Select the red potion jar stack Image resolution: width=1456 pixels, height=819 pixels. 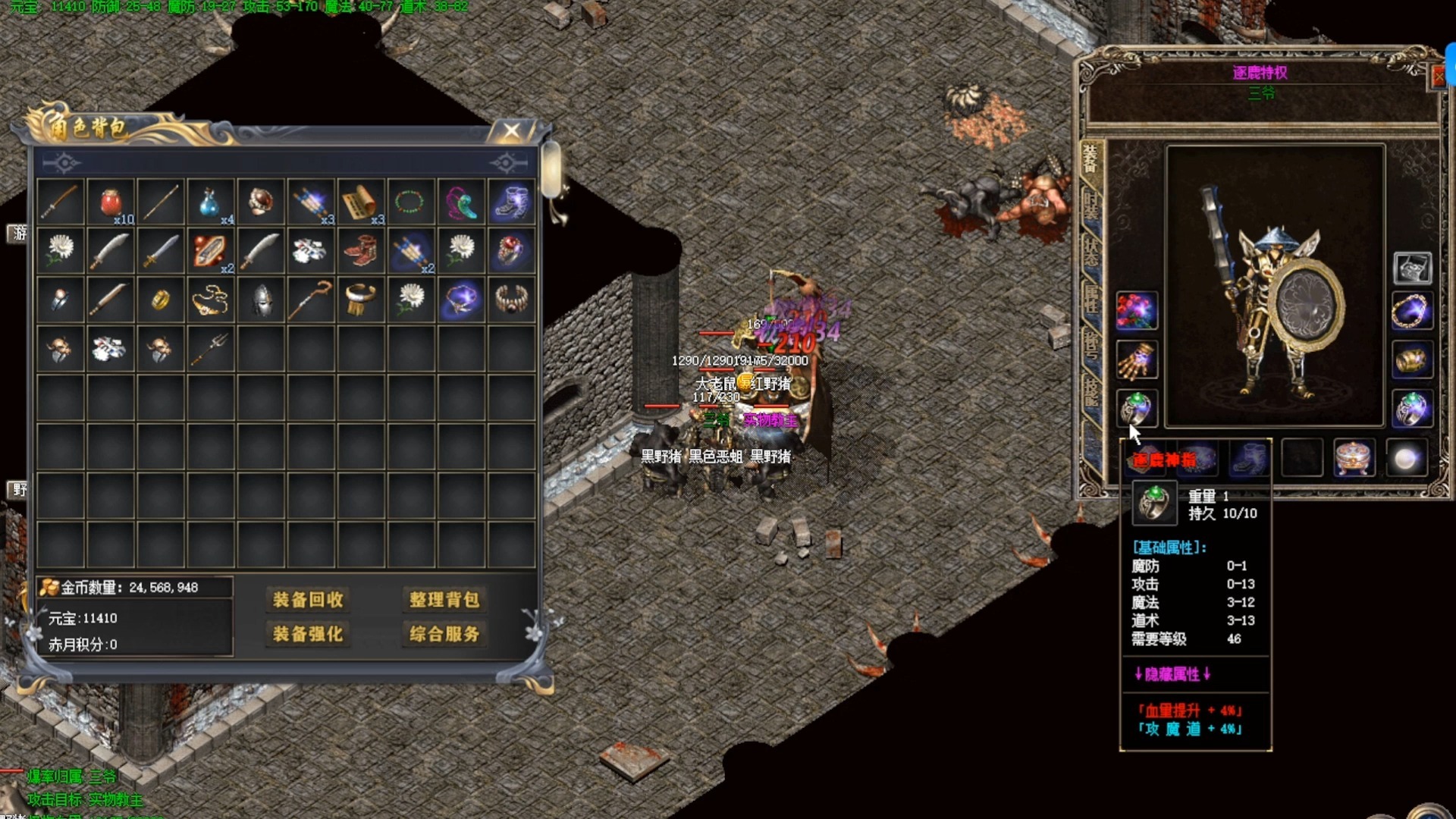111,202
